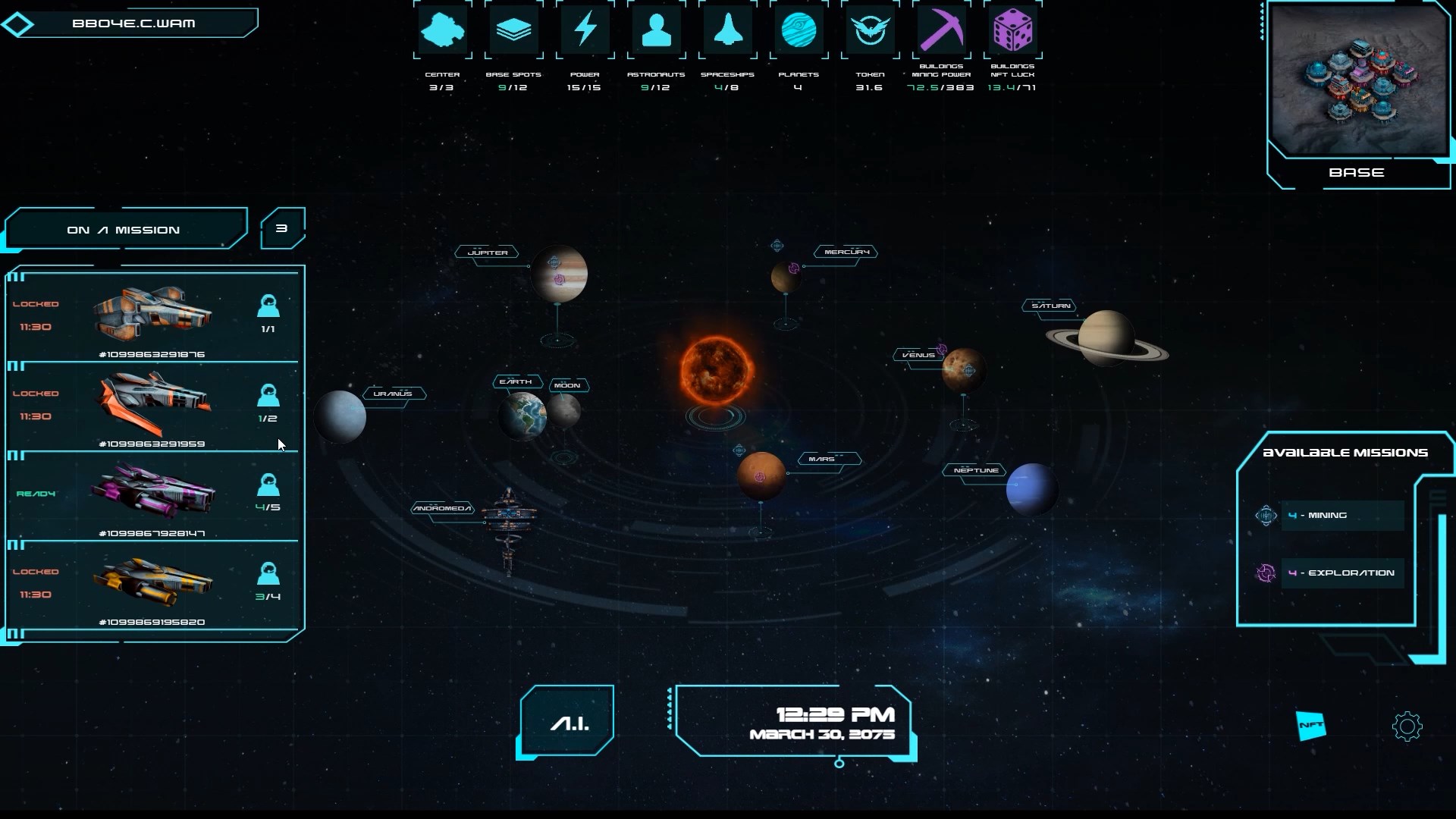Pick locked spaceship #1099869195820
Image resolution: width=1456 pixels, height=819 pixels.
[152, 585]
